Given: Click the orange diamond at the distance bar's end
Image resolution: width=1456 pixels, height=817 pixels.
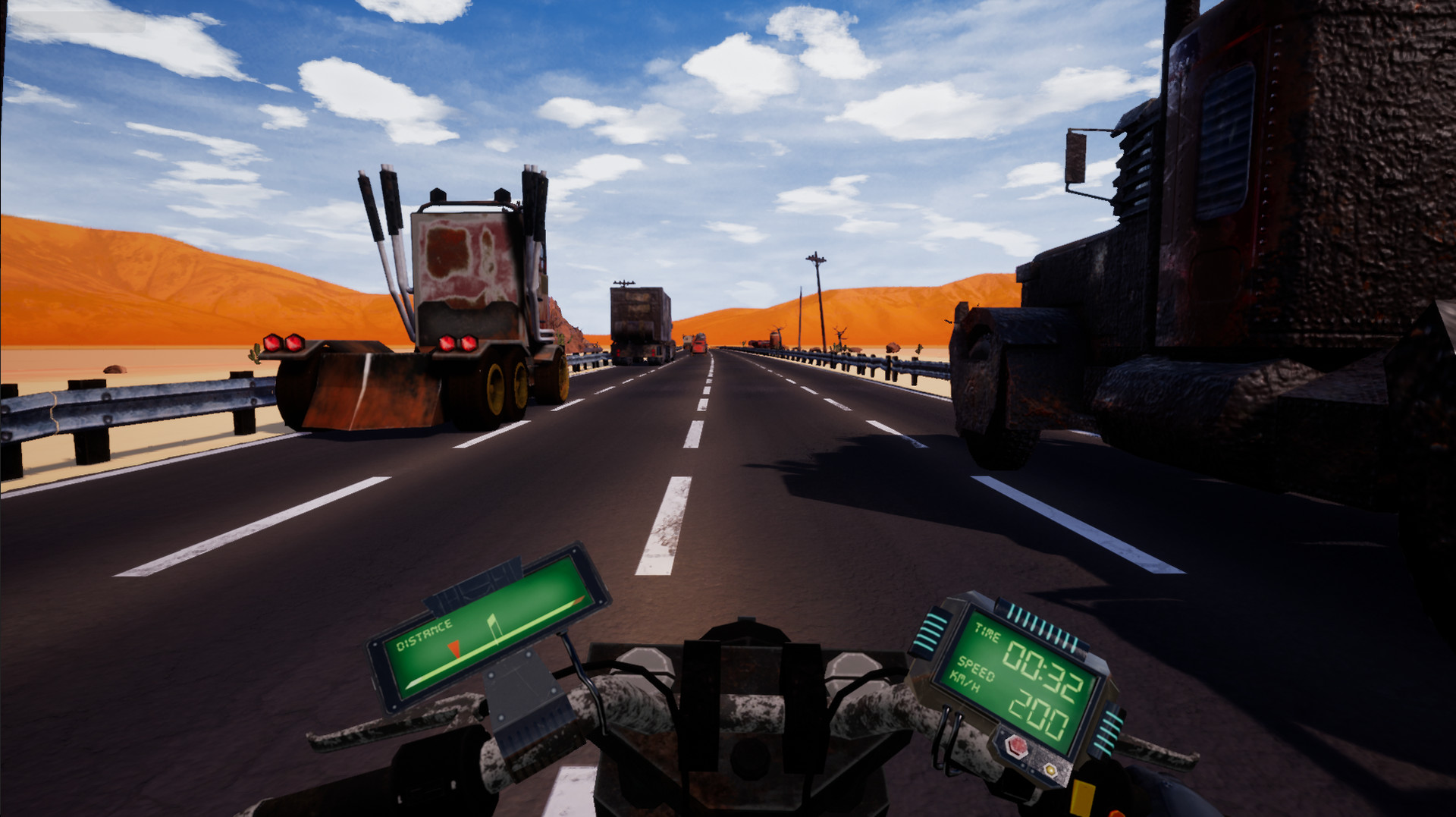Looking at the screenshot, I should coord(579,601).
